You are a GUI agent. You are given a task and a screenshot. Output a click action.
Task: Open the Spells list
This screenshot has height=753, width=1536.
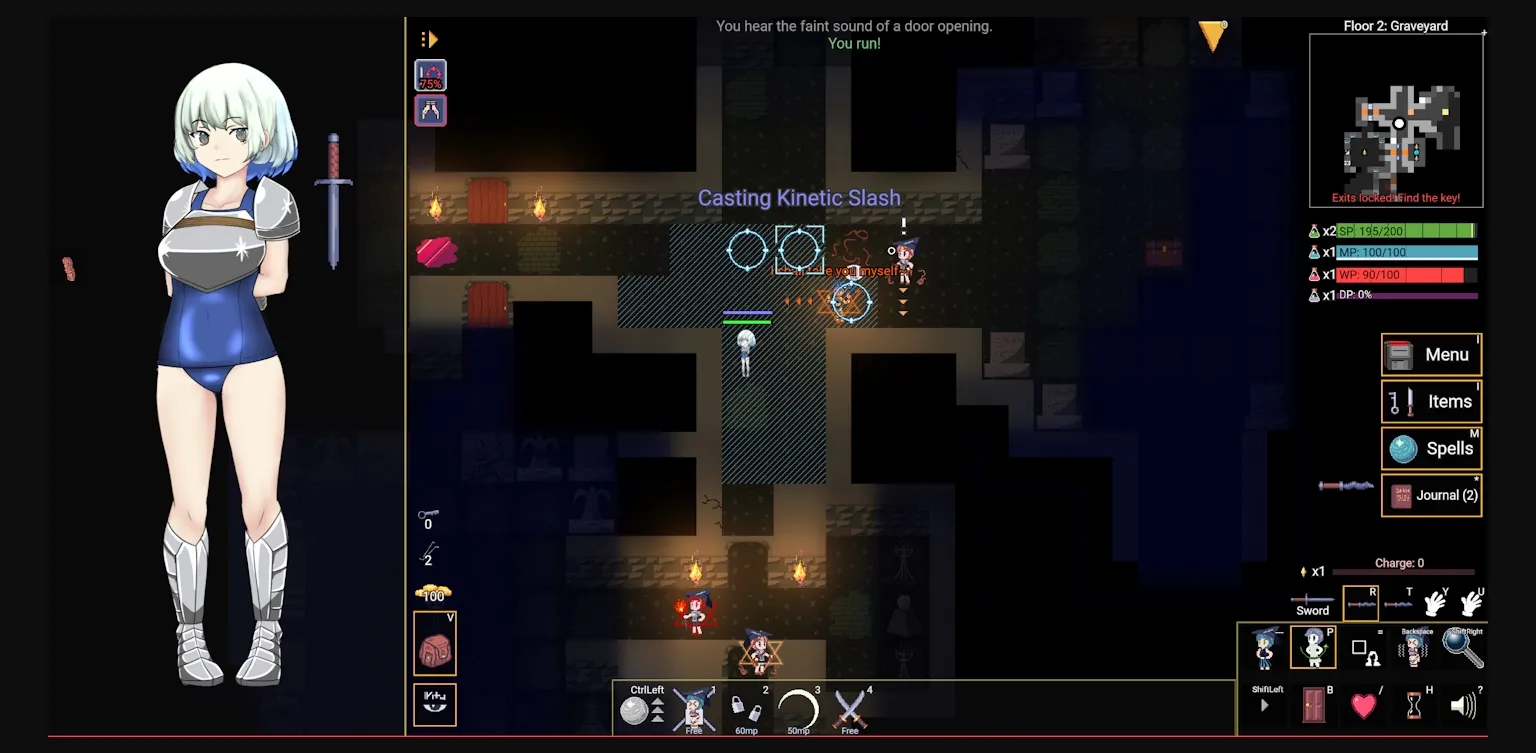tap(1431, 449)
